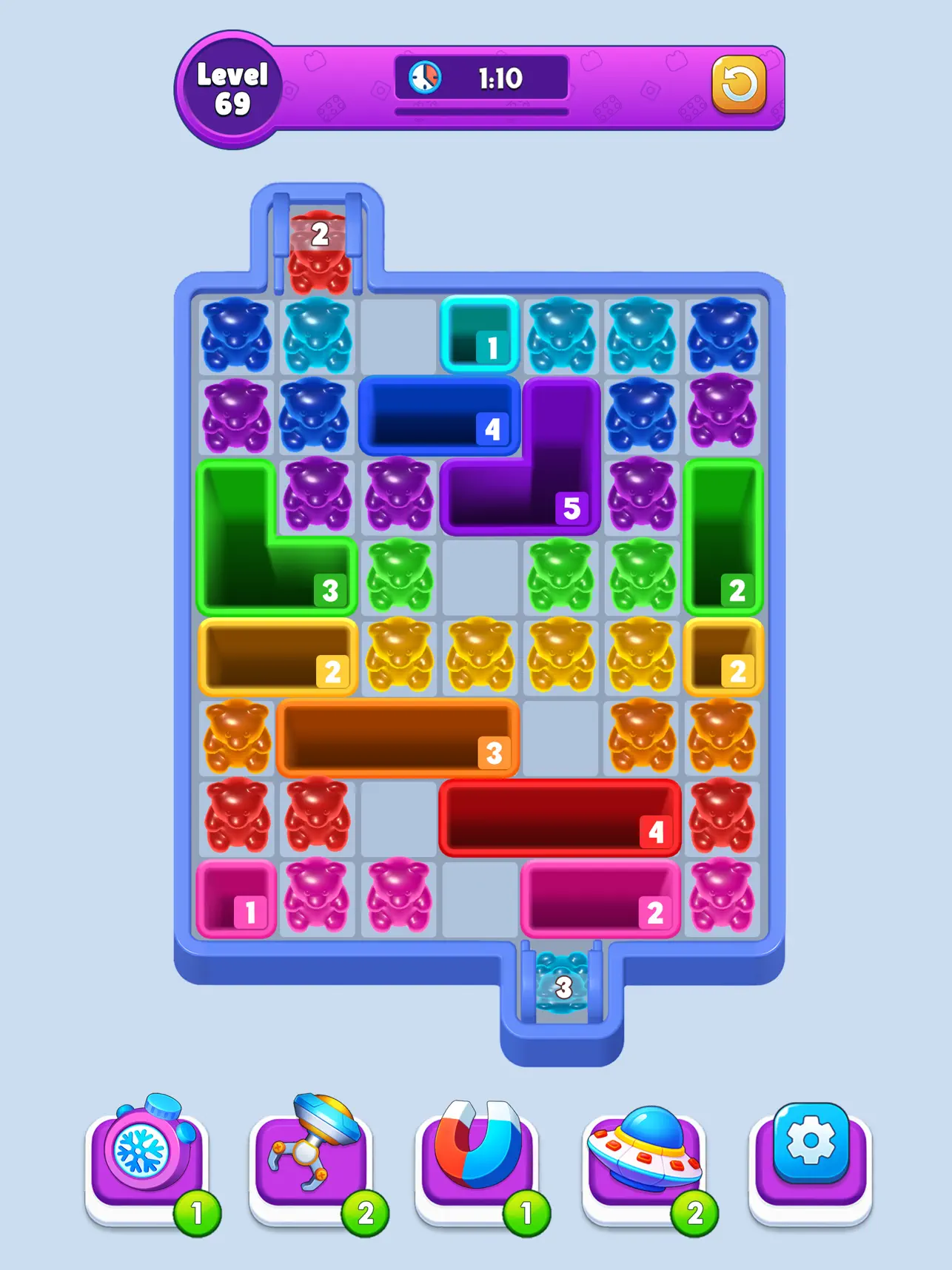
Task: Select the red gummy block at top exit
Action: click(318, 244)
